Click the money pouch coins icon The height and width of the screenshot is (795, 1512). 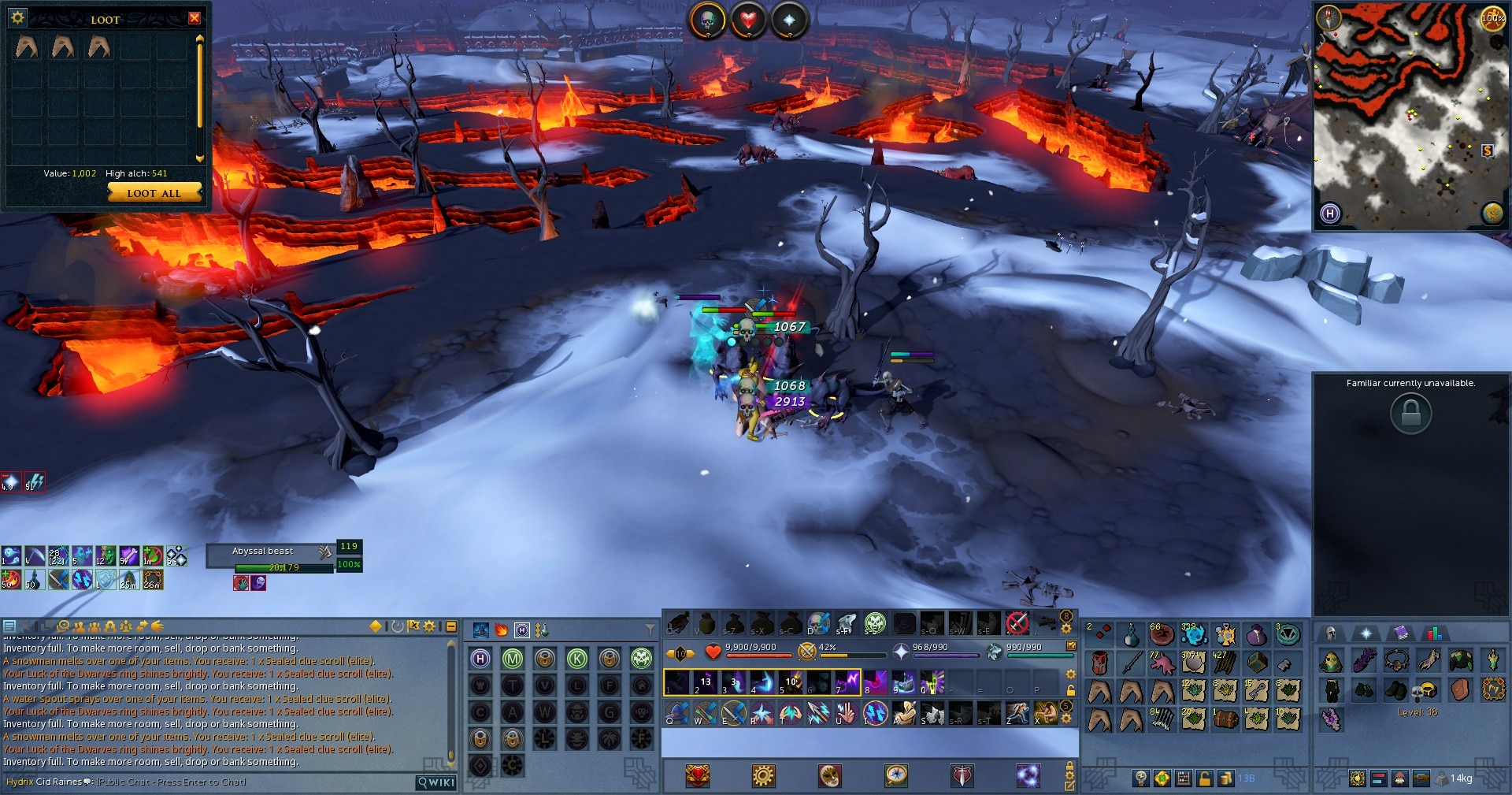click(x=1225, y=778)
